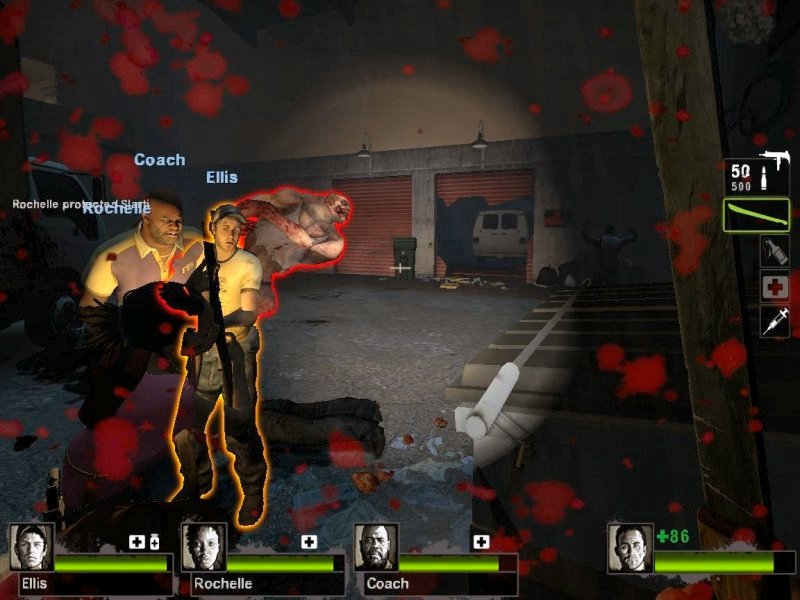The width and height of the screenshot is (800, 600).
Task: Switch to the highlighted machete slot
Action: (x=757, y=215)
